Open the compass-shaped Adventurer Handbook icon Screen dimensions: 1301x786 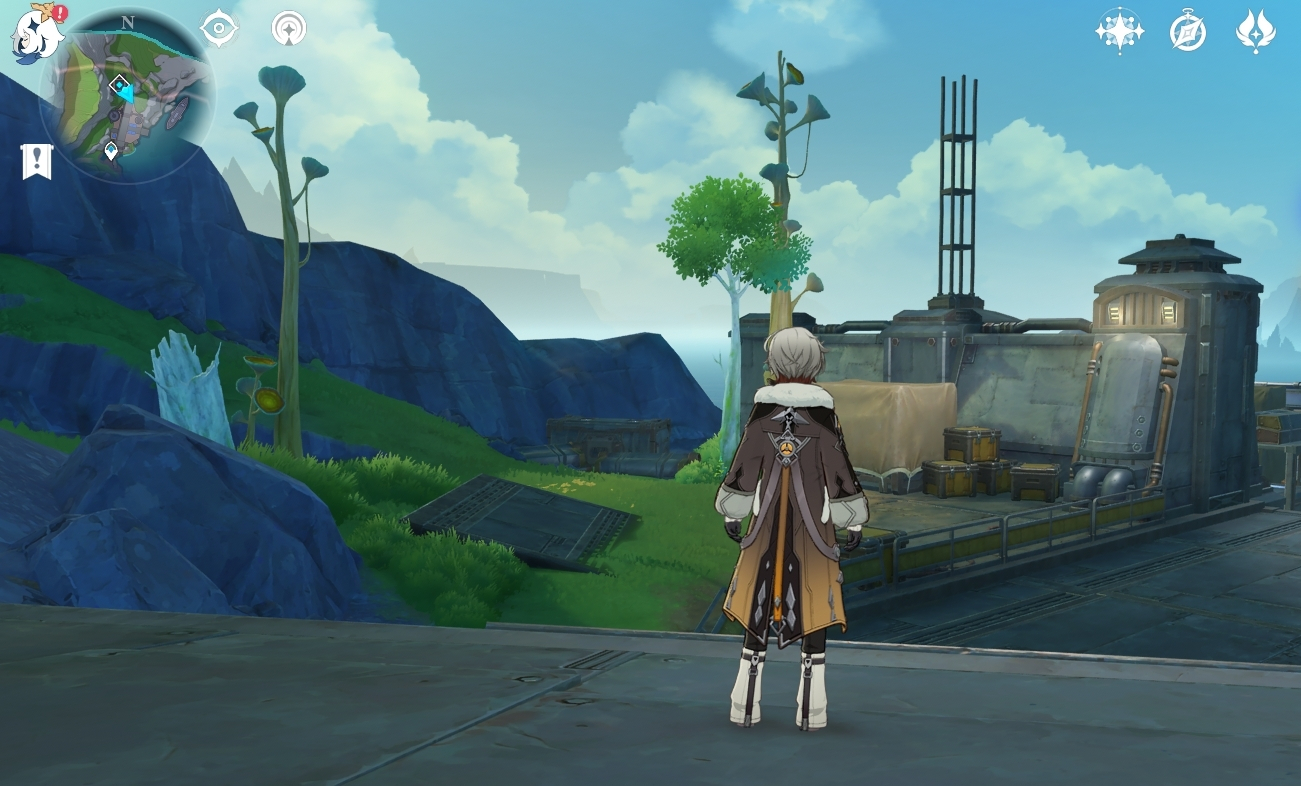click(x=1188, y=32)
